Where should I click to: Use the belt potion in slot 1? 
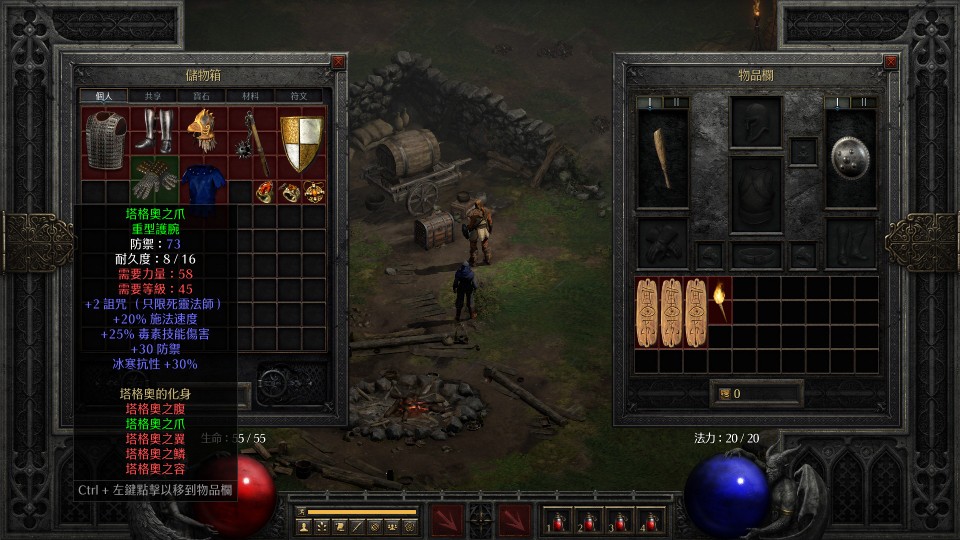click(x=555, y=520)
